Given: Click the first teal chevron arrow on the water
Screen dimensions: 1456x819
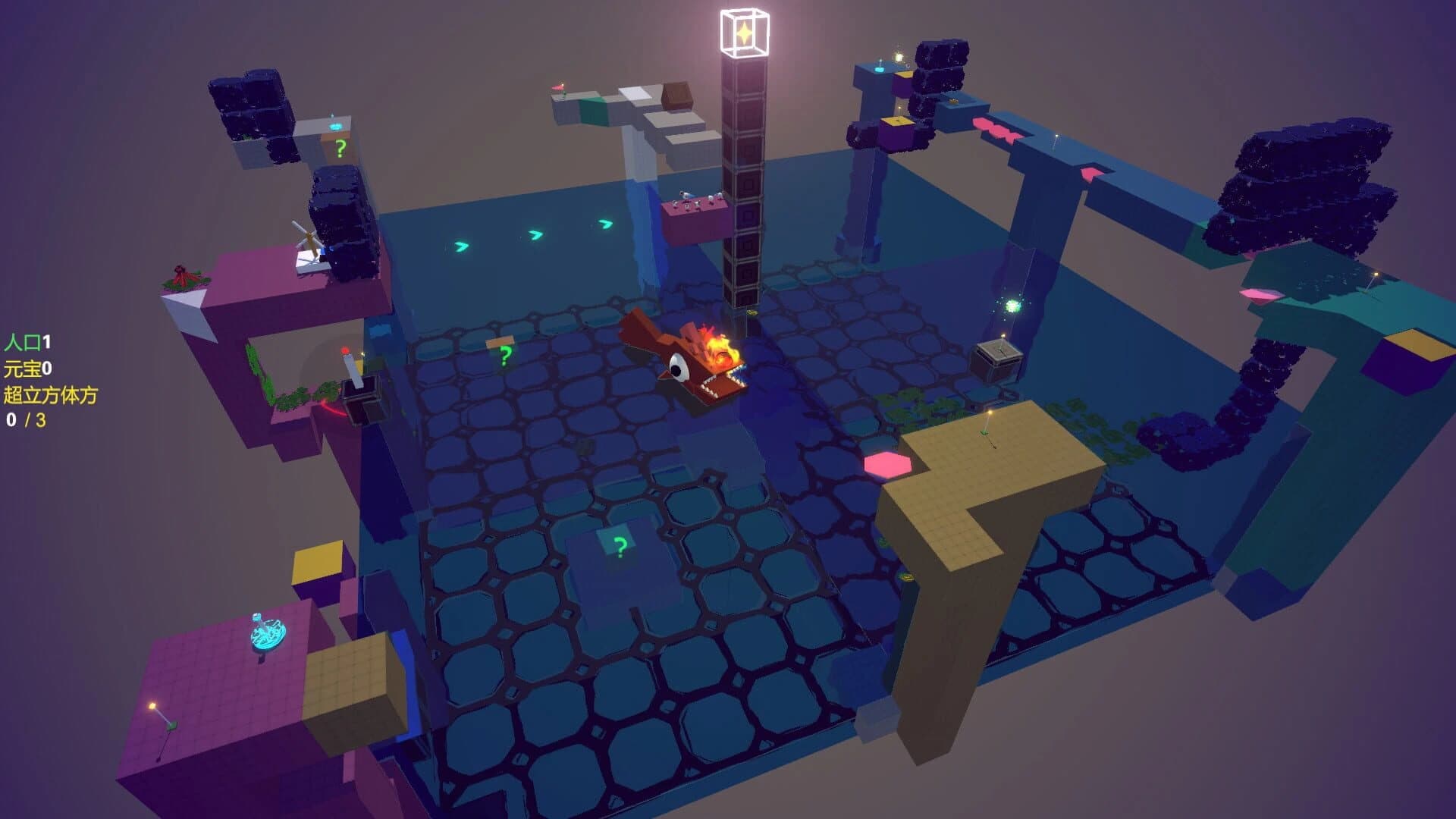Looking at the screenshot, I should tap(461, 247).
